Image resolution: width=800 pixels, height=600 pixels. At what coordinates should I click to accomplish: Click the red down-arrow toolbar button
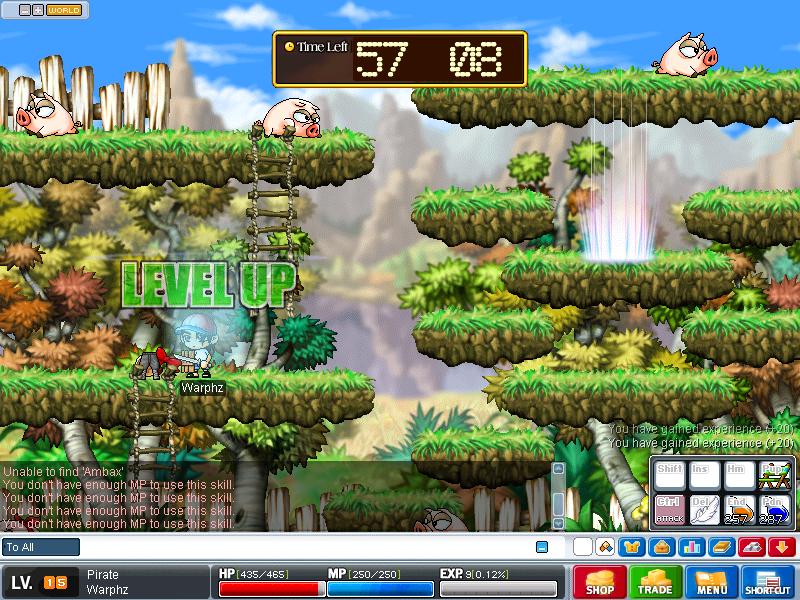[781, 547]
